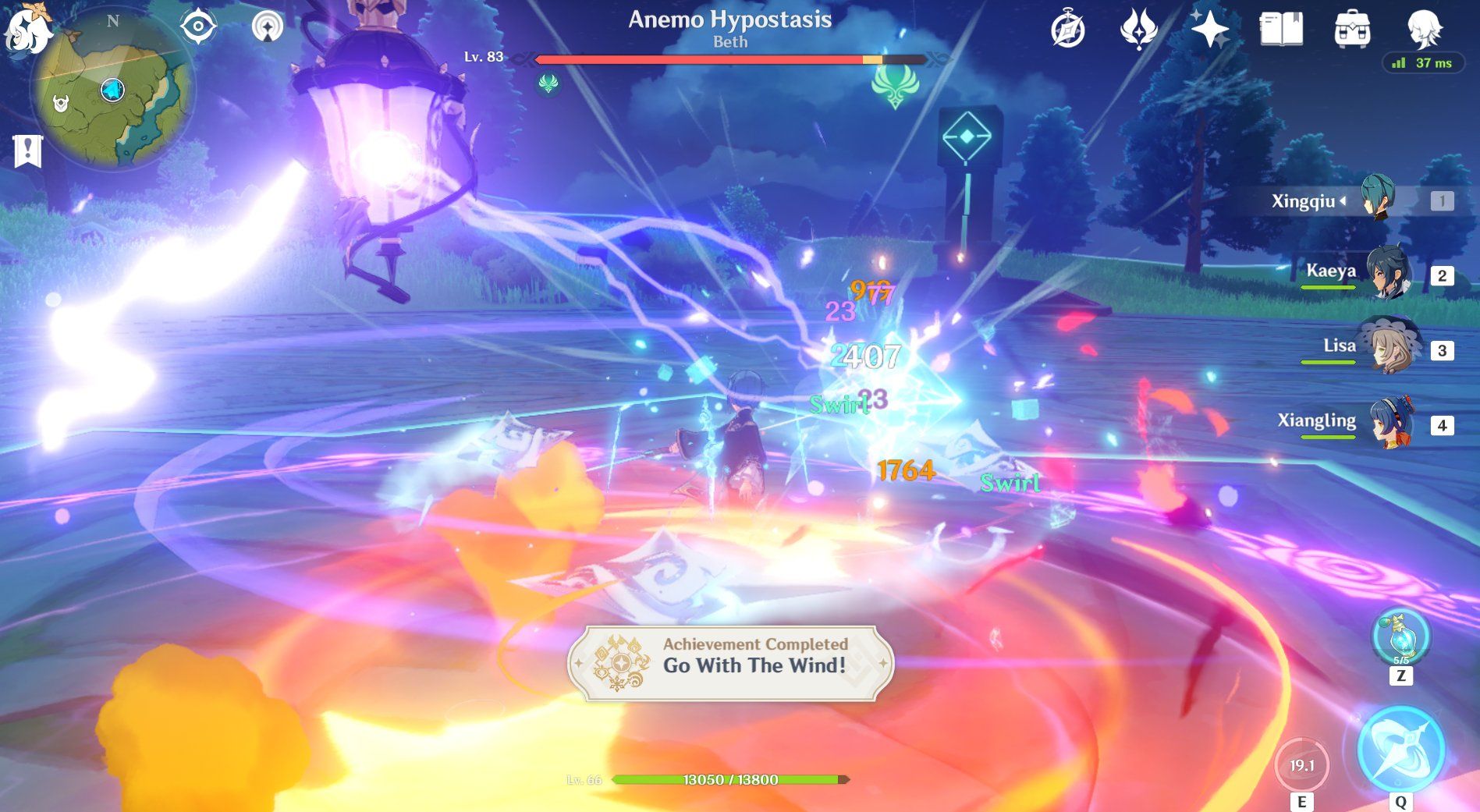Screen dimensions: 1480x812
Task: Open the Events menu wings icon
Action: 1138,29
